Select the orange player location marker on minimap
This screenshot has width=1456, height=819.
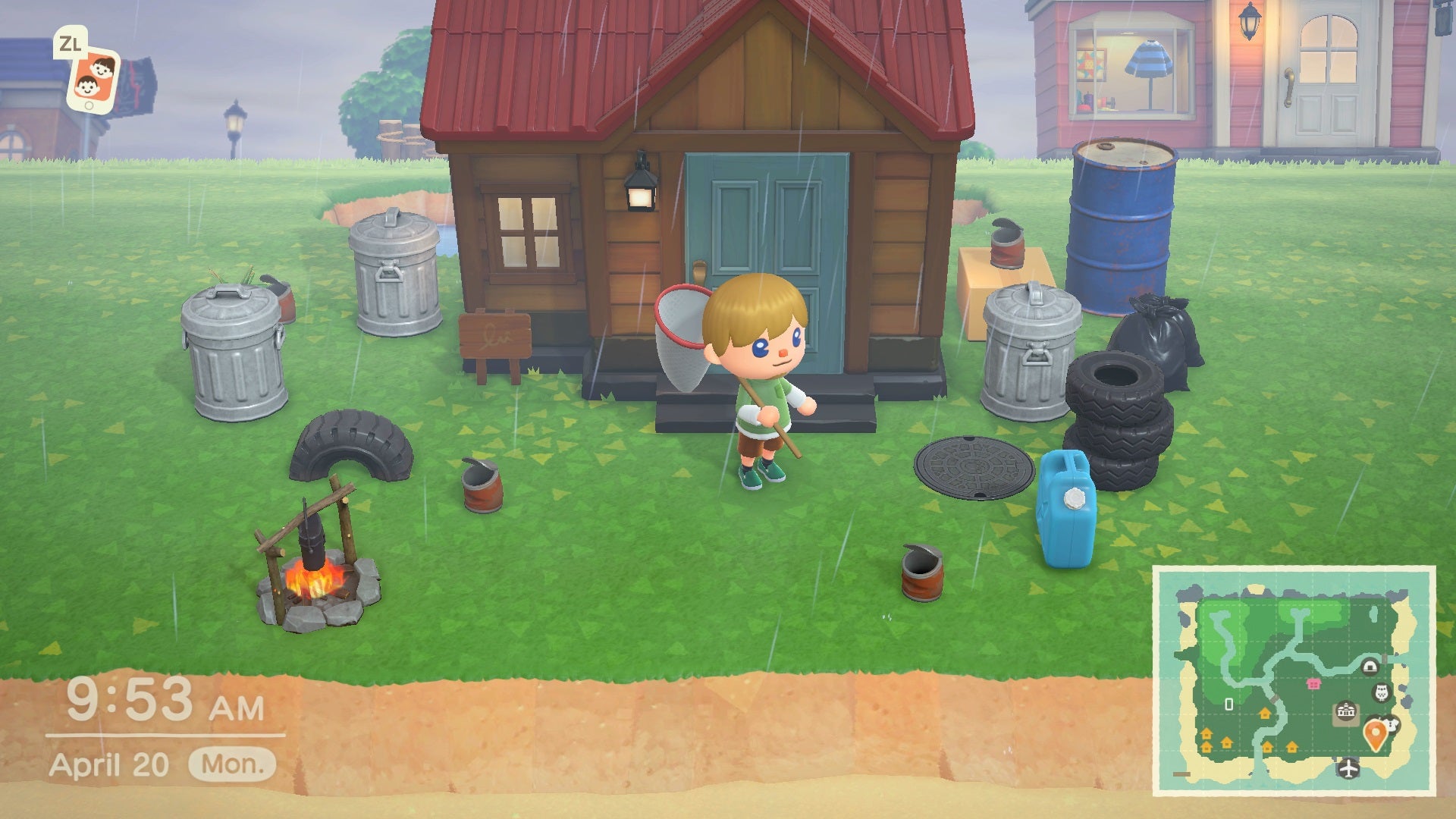1376,734
